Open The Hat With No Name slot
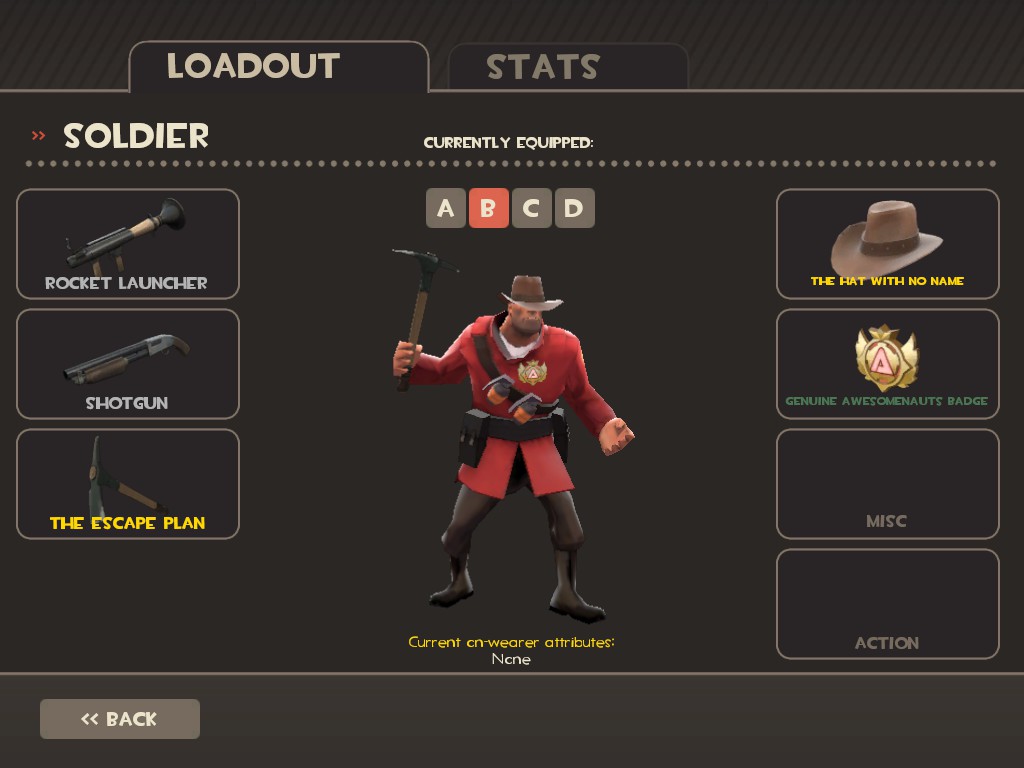1024x768 pixels. (x=888, y=244)
